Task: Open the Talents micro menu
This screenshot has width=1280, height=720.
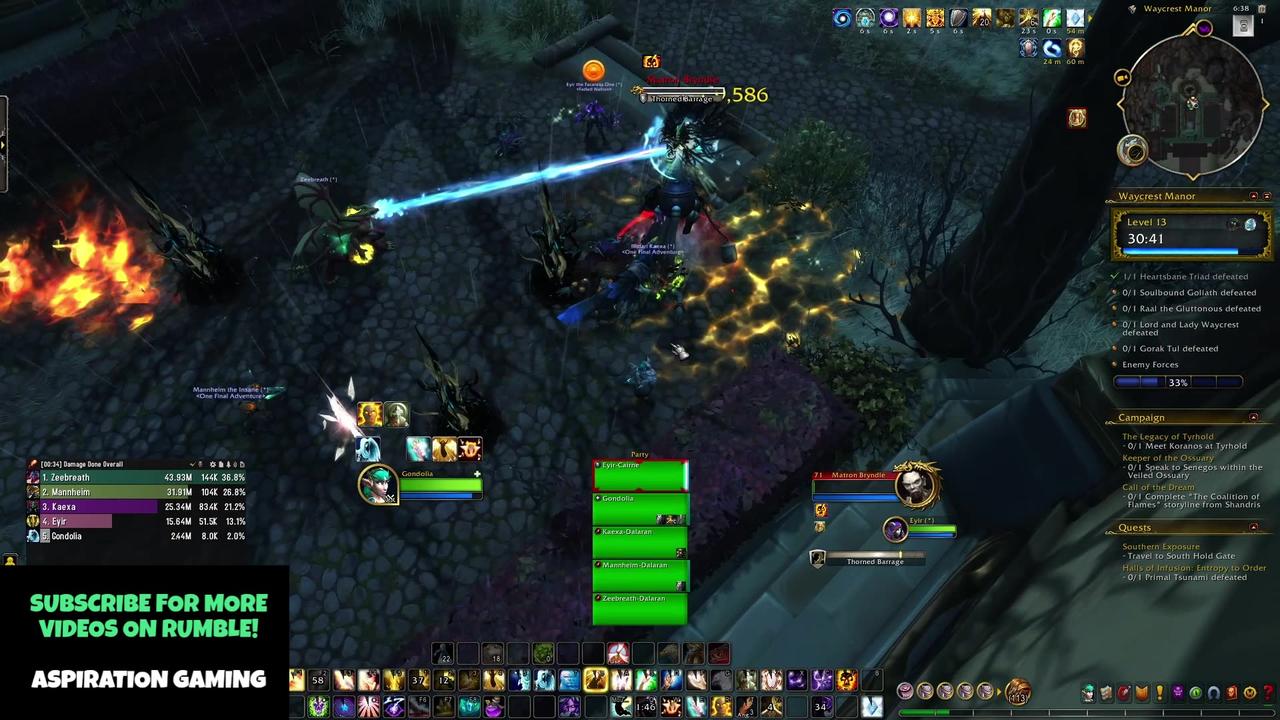Action: 1125,691
